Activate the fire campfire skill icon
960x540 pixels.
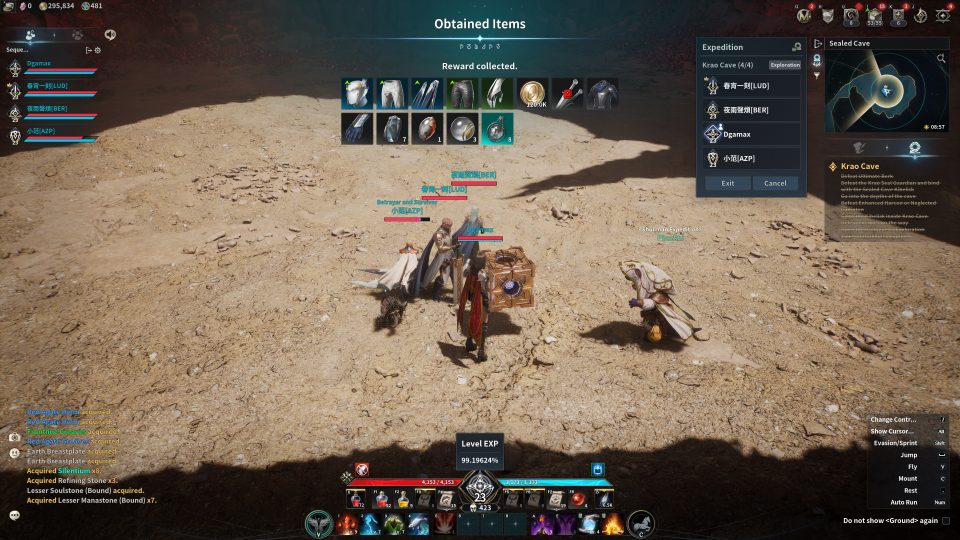point(612,523)
